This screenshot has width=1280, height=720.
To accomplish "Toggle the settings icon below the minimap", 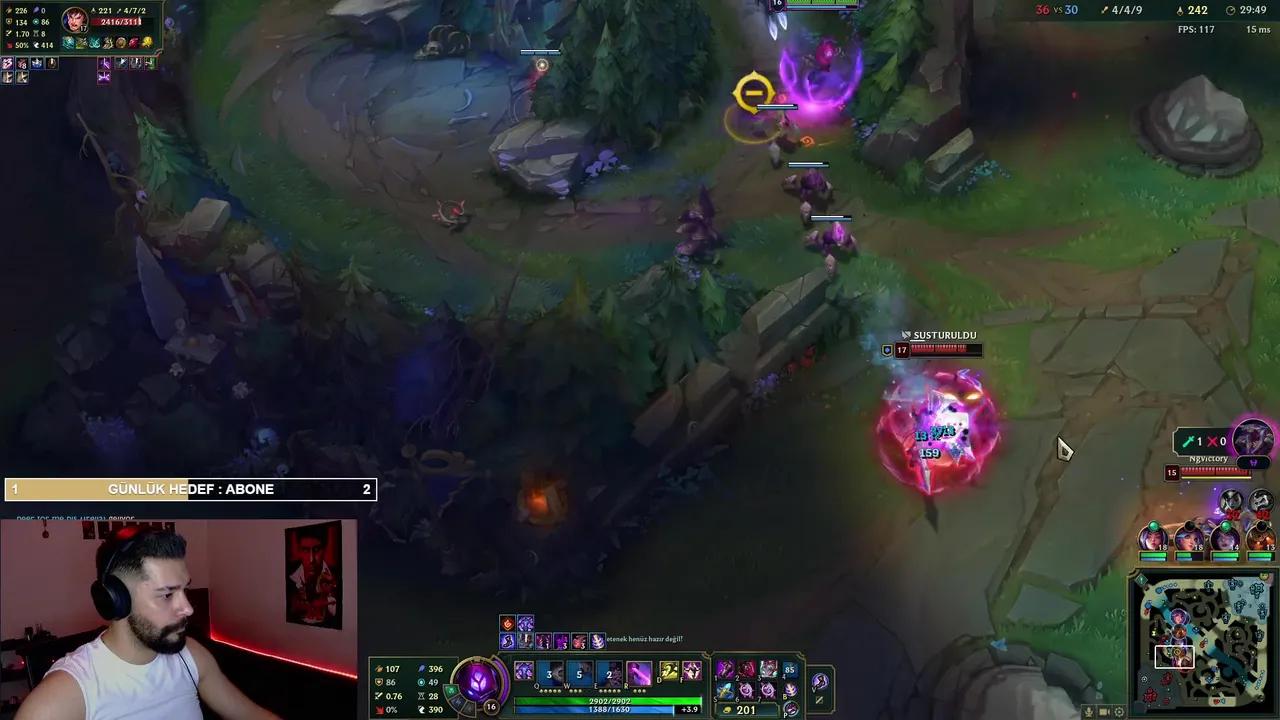I will point(1119,712).
